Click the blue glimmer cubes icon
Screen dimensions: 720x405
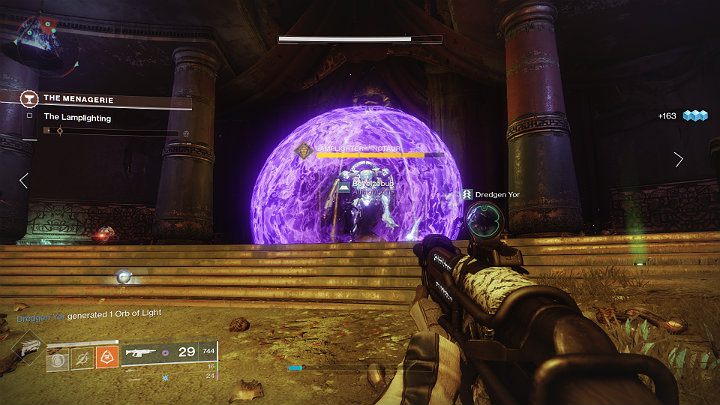click(695, 116)
